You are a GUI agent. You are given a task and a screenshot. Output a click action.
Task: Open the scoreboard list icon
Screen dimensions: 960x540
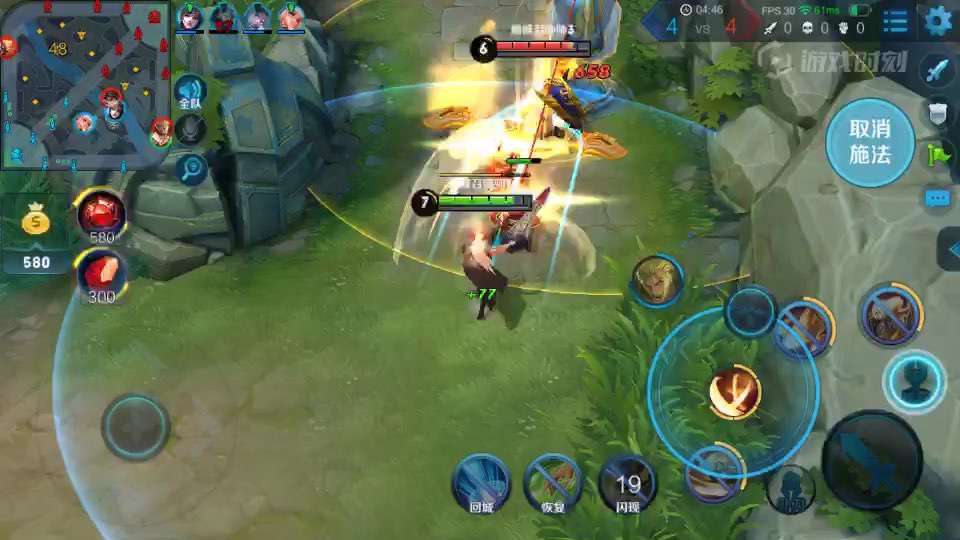point(896,20)
